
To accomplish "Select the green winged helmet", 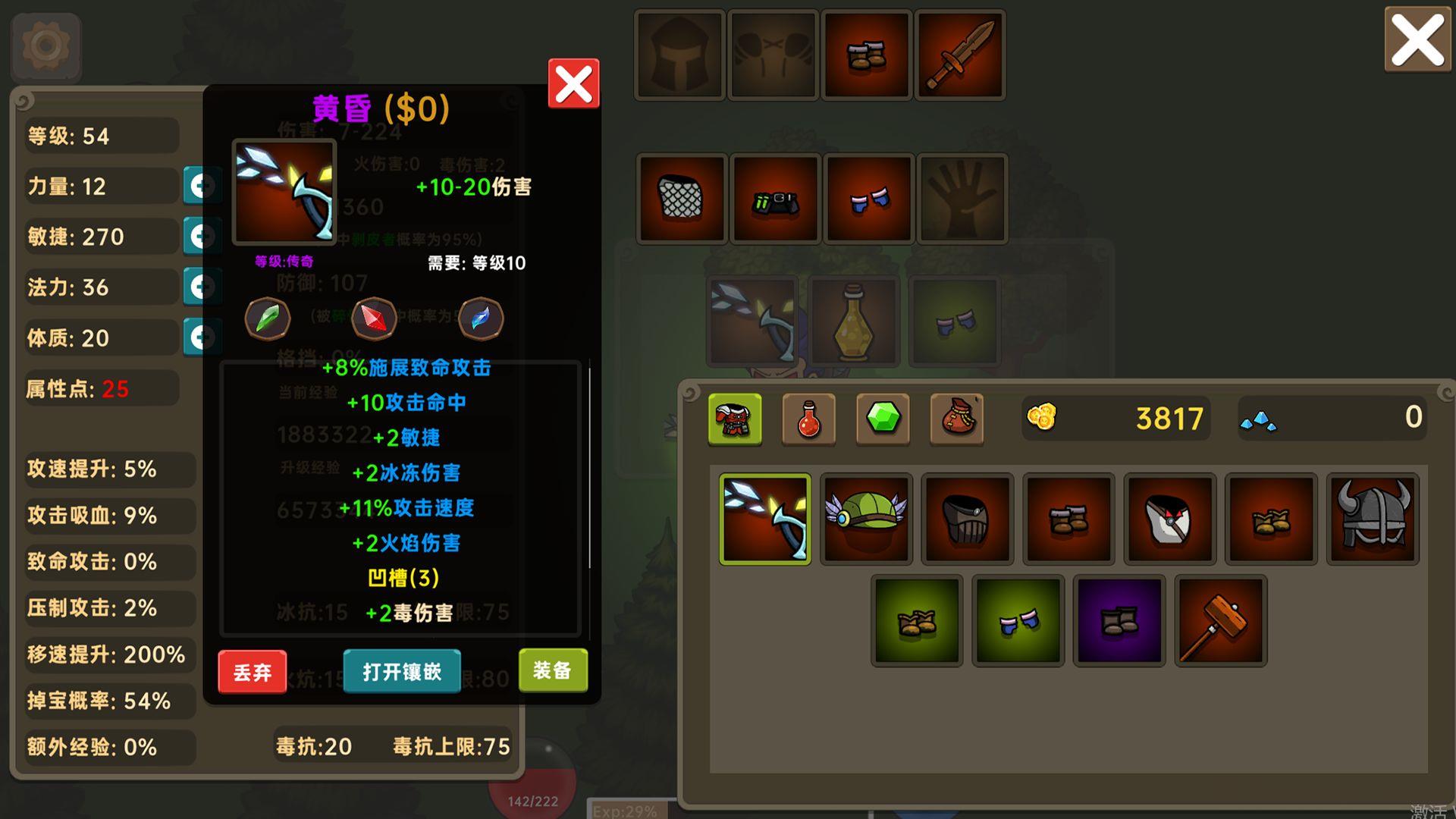I will point(866,519).
